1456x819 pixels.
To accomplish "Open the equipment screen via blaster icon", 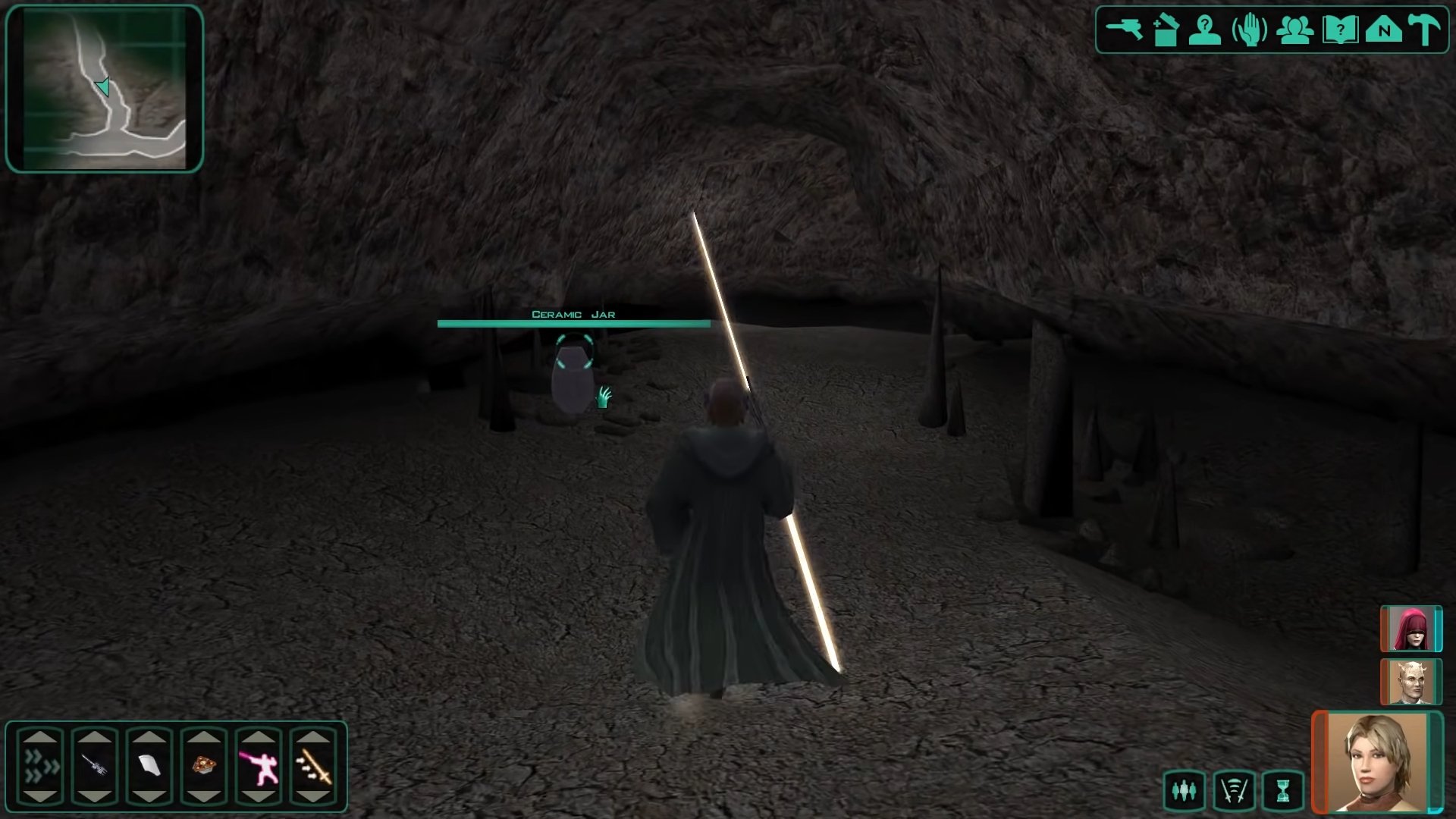I will point(1123,30).
